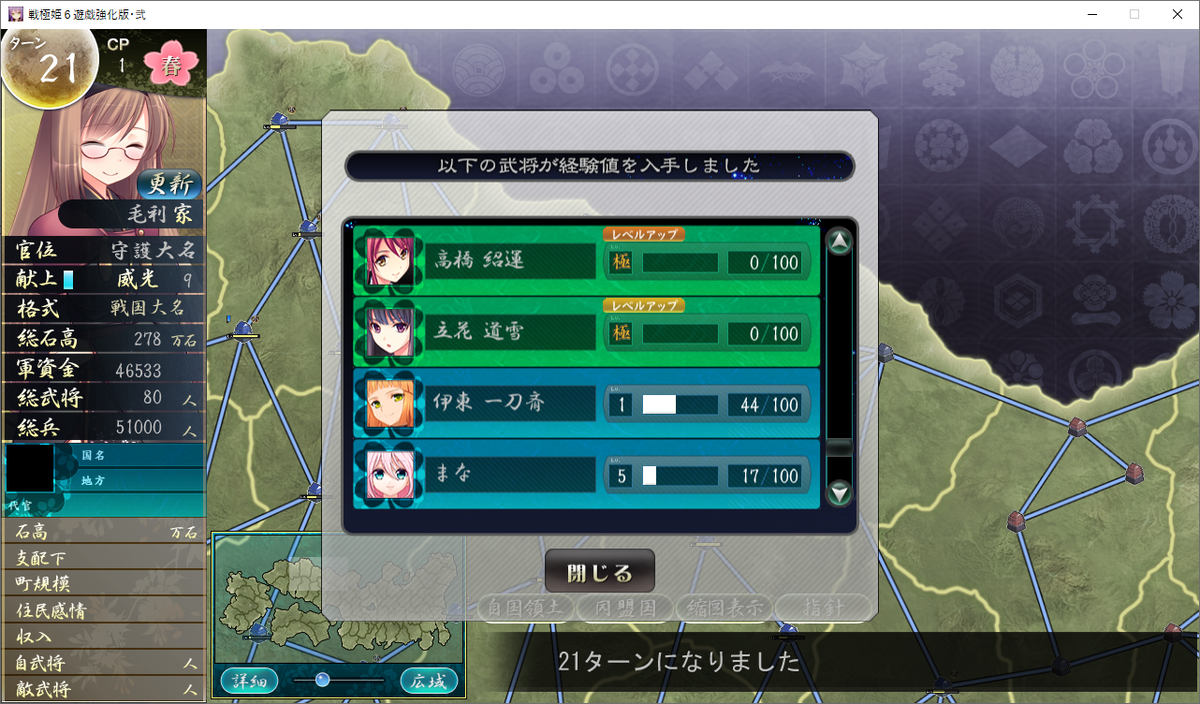Select the 立花 道雪 row
Image resolution: width=1200 pixels, height=704 pixels.
click(x=587, y=333)
